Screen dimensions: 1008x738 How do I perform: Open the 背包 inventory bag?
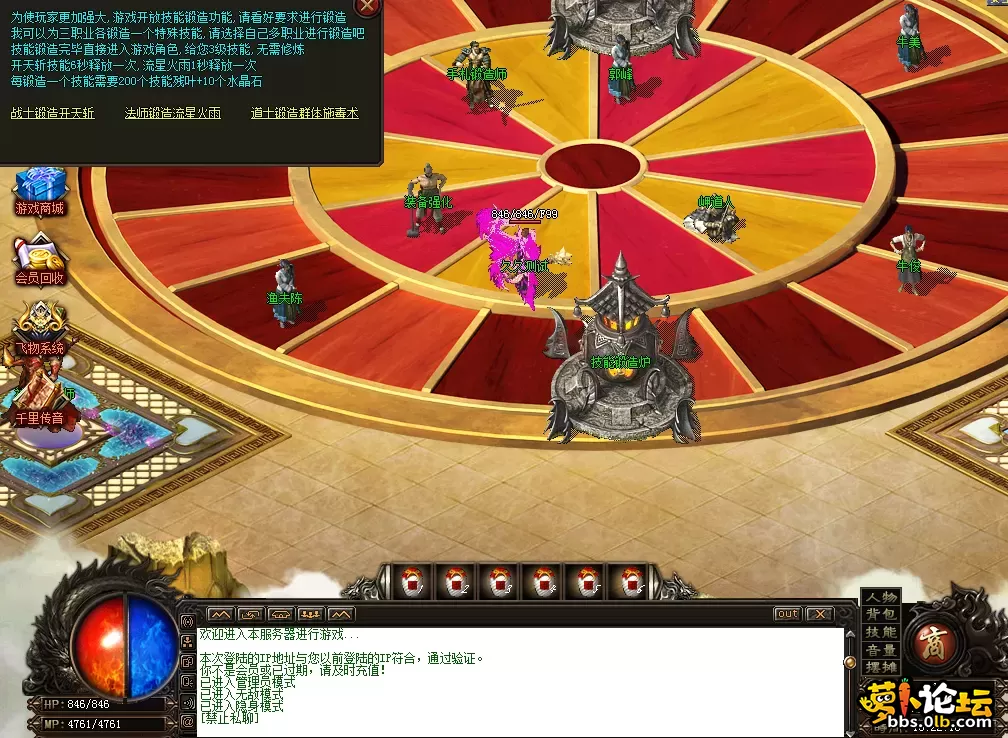(x=881, y=615)
